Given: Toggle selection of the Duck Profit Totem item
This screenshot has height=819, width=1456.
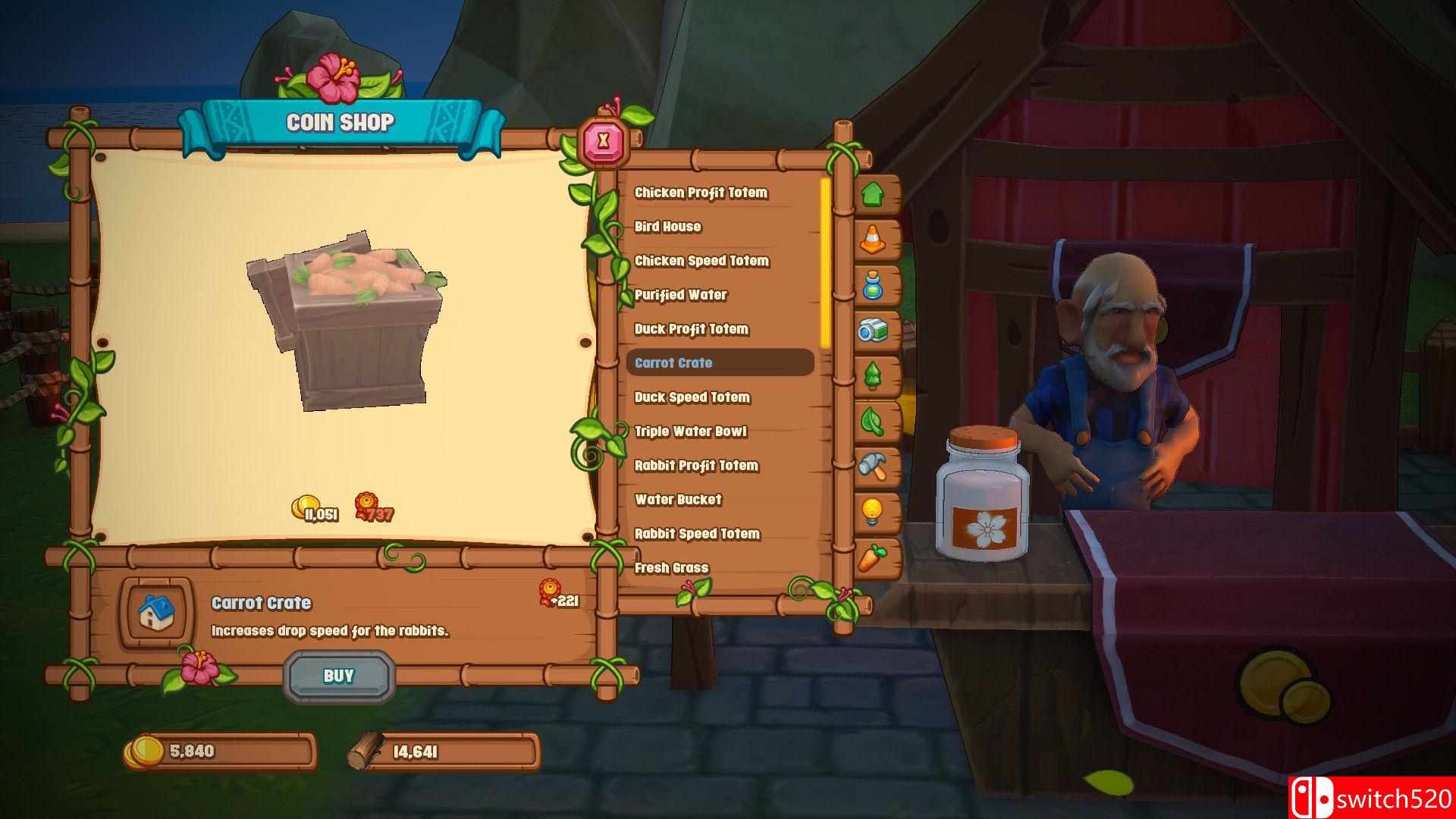Looking at the screenshot, I should pos(692,329).
